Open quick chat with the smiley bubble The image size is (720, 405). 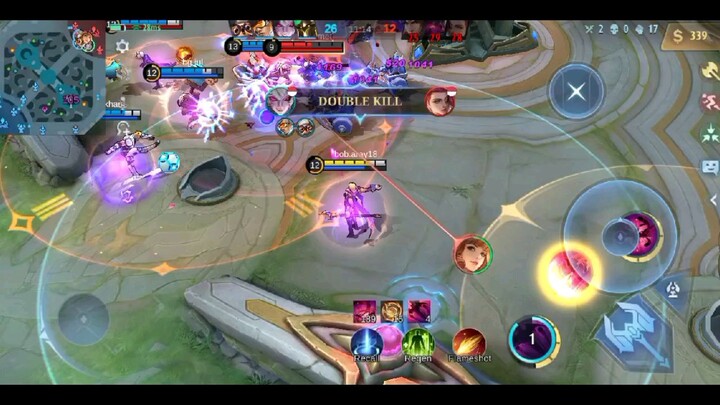[x=710, y=166]
